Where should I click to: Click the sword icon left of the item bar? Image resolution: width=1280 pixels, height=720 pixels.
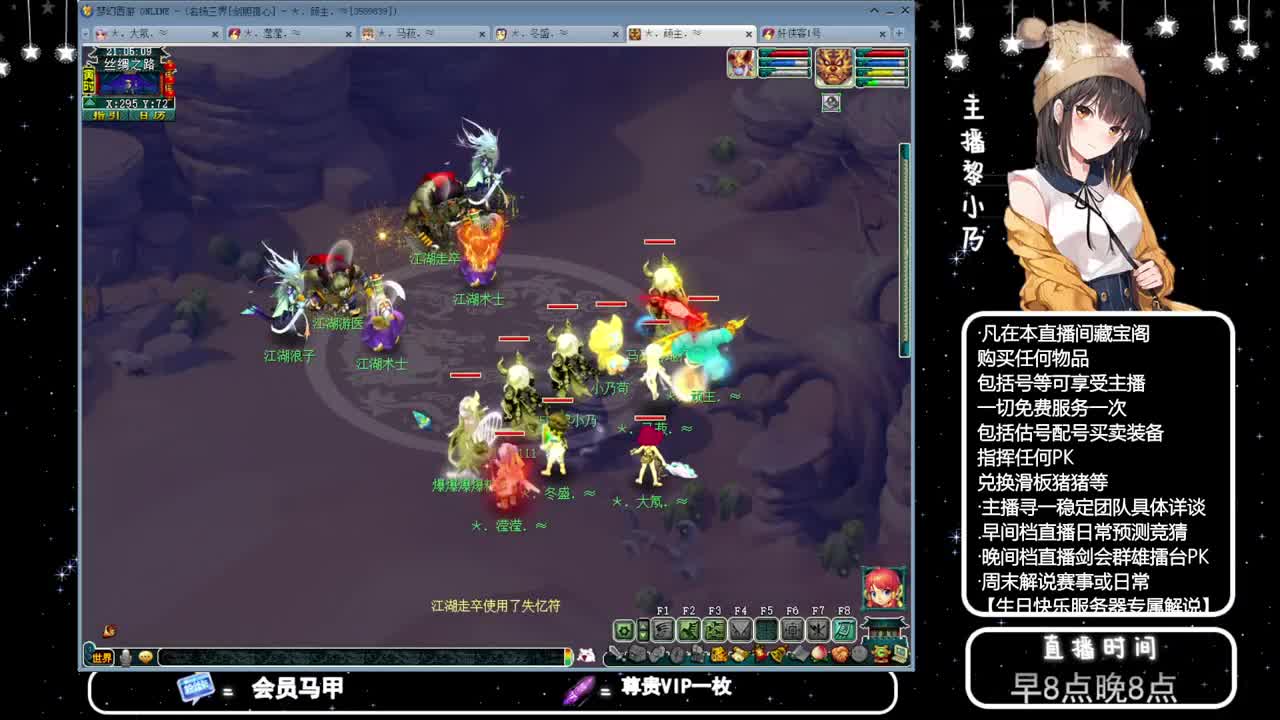click(x=614, y=652)
